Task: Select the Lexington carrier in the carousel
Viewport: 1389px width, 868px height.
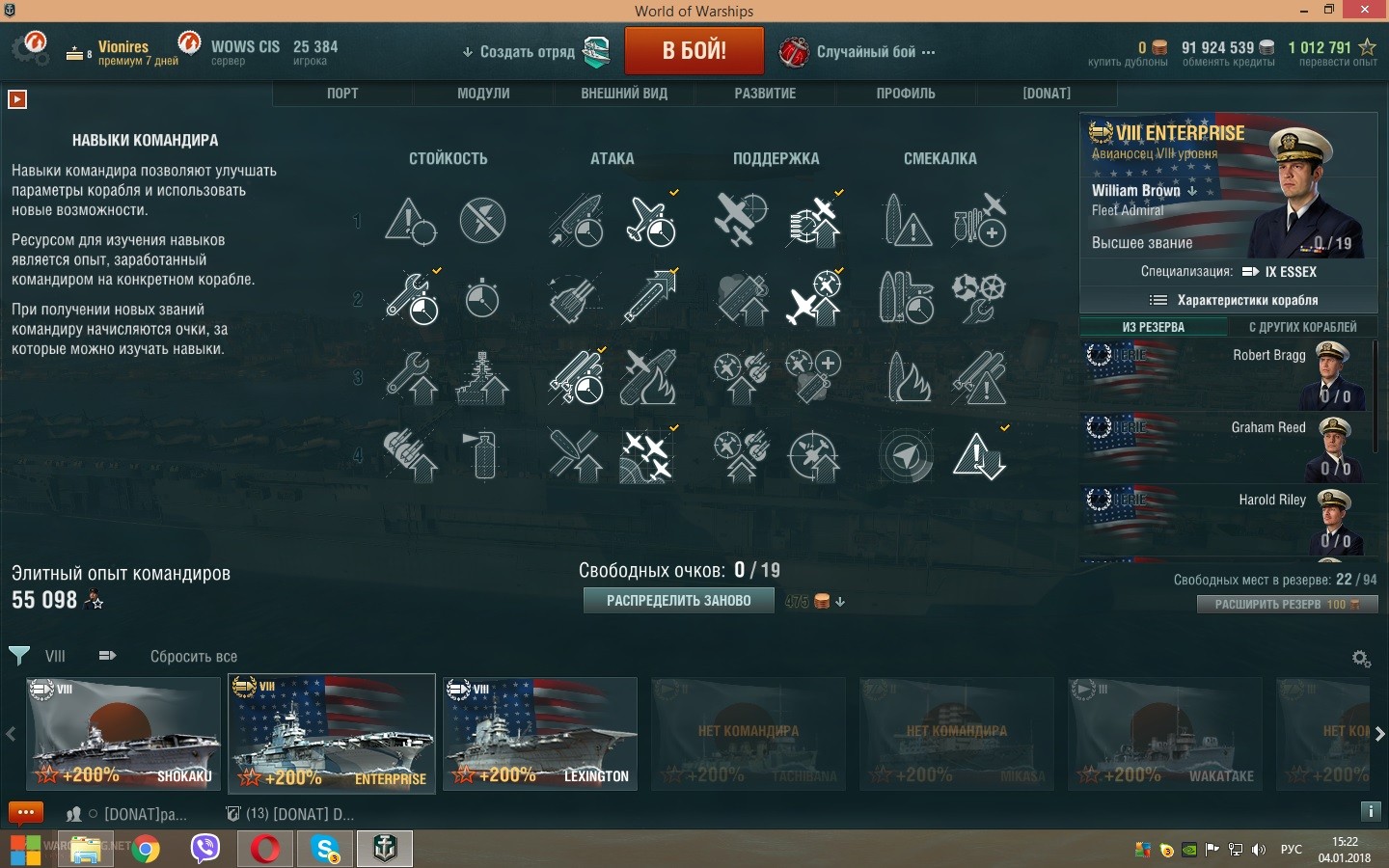Action: (x=540, y=734)
